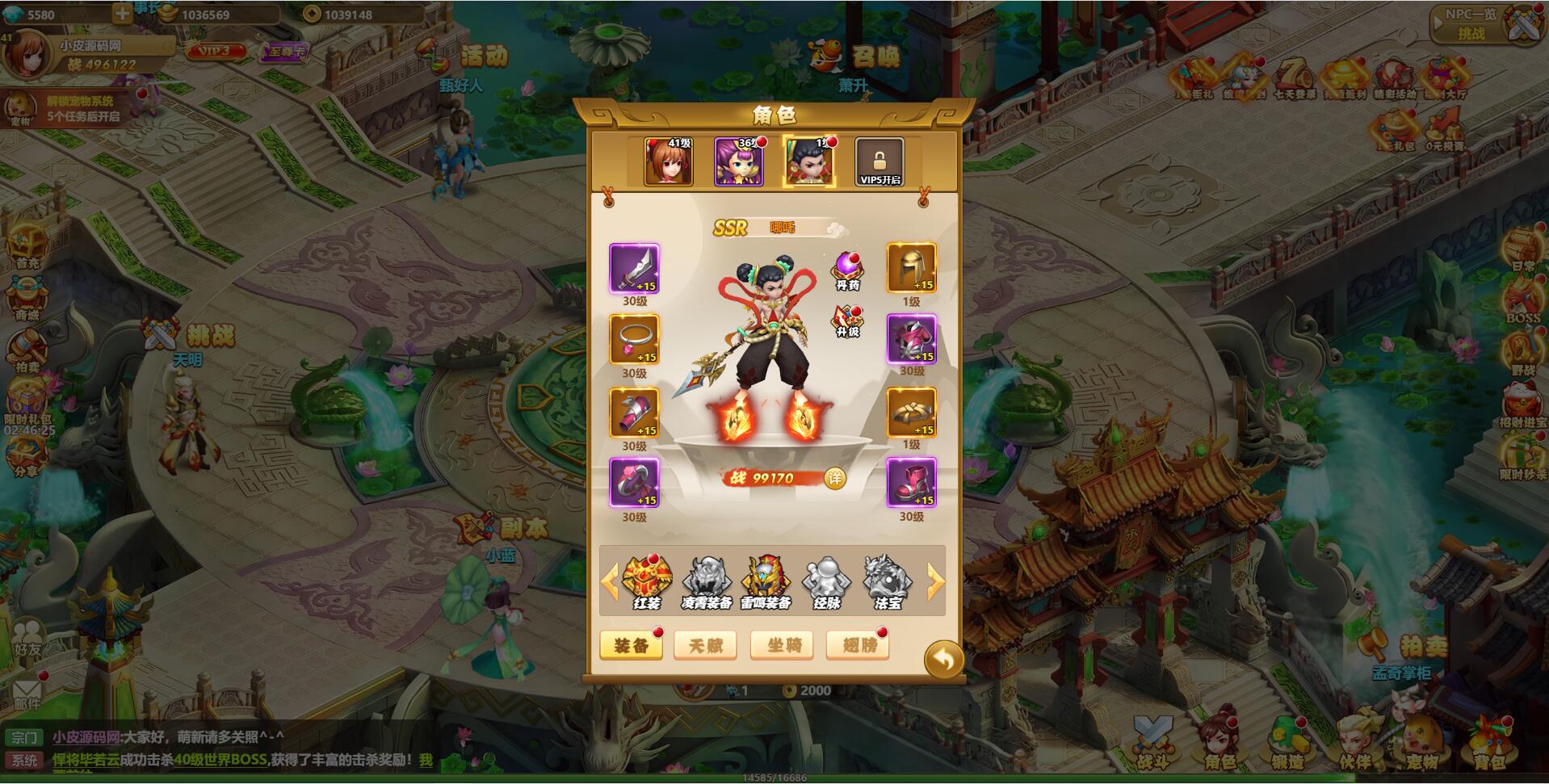The height and width of the screenshot is (784, 1549).
Task: Select the 经脉 meridian category icon
Action: pos(825,577)
